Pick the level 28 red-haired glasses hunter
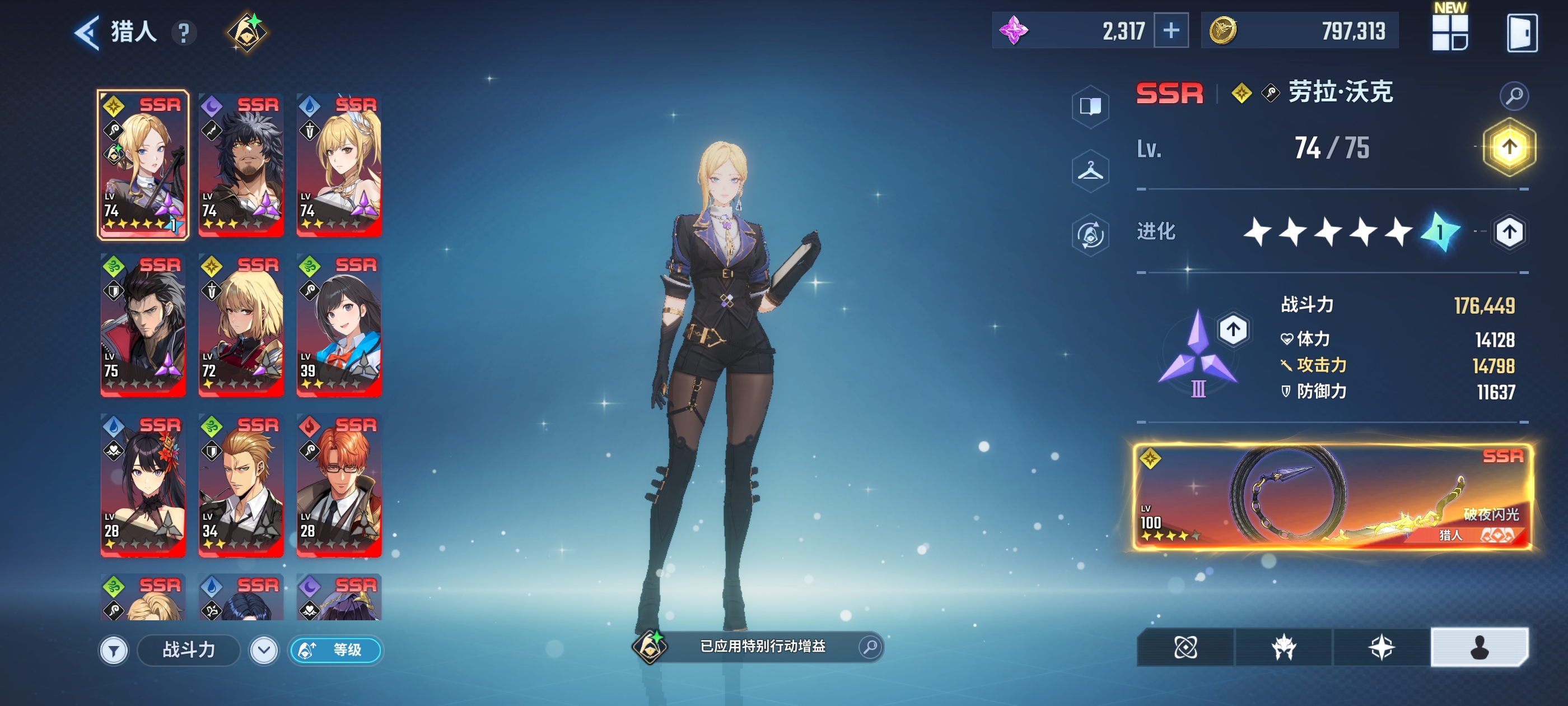This screenshot has width=1568, height=706. tap(338, 485)
